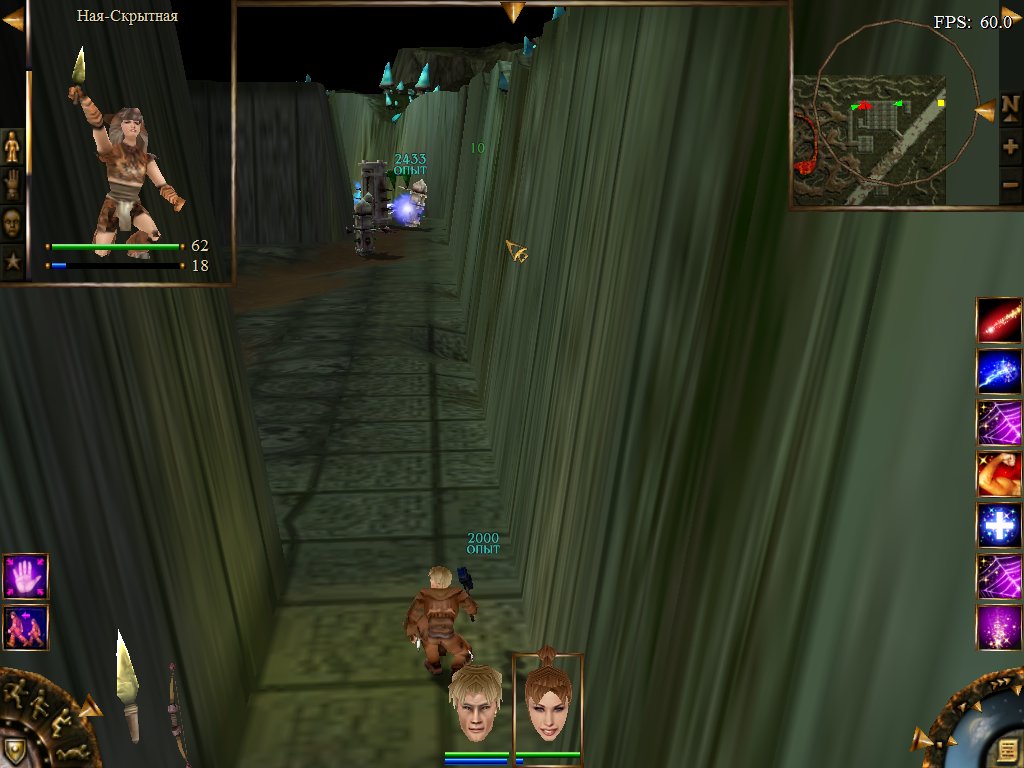Cast the pink sparkle spell
The height and width of the screenshot is (768, 1024).
click(999, 627)
